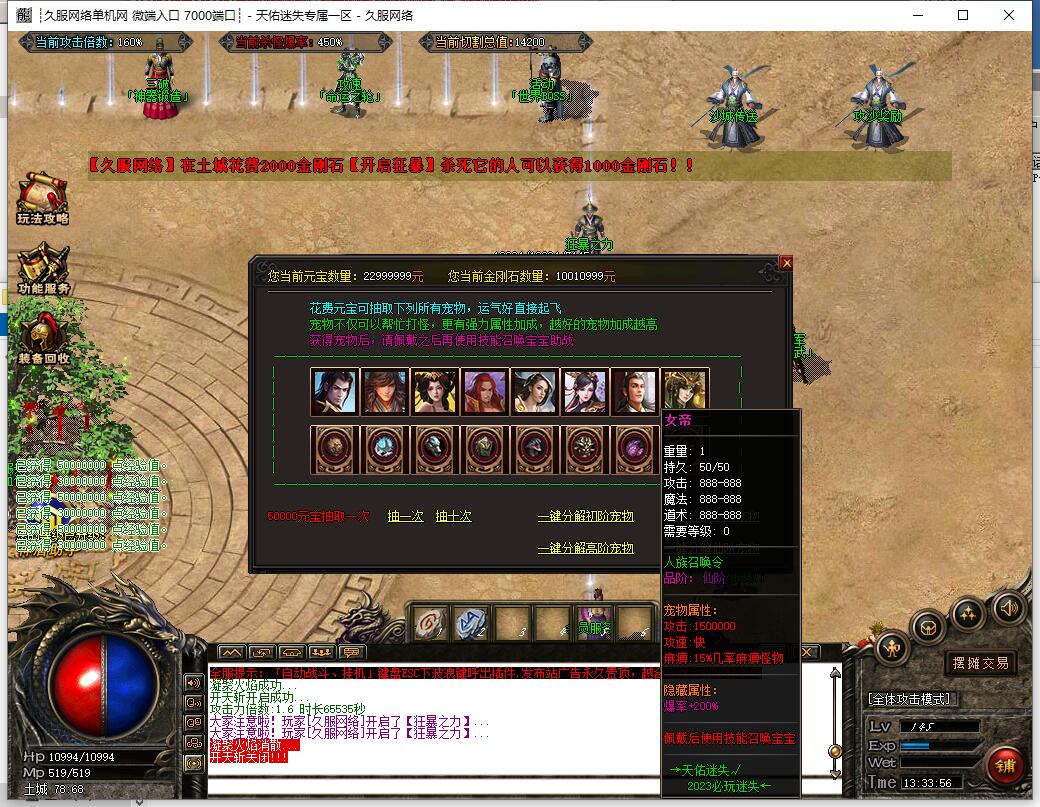This screenshot has height=807, width=1040.
Task: Open the 功能服务 services menu
Action: 42,270
